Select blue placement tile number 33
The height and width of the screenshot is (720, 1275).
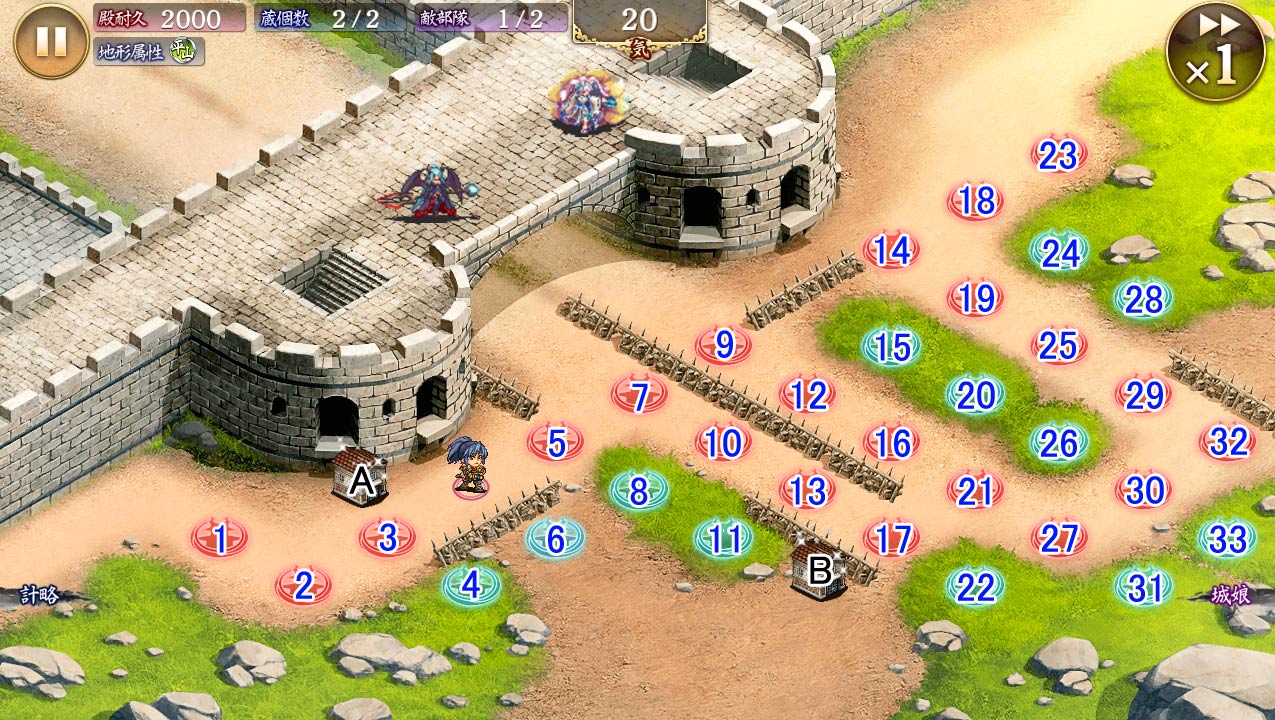[1227, 539]
